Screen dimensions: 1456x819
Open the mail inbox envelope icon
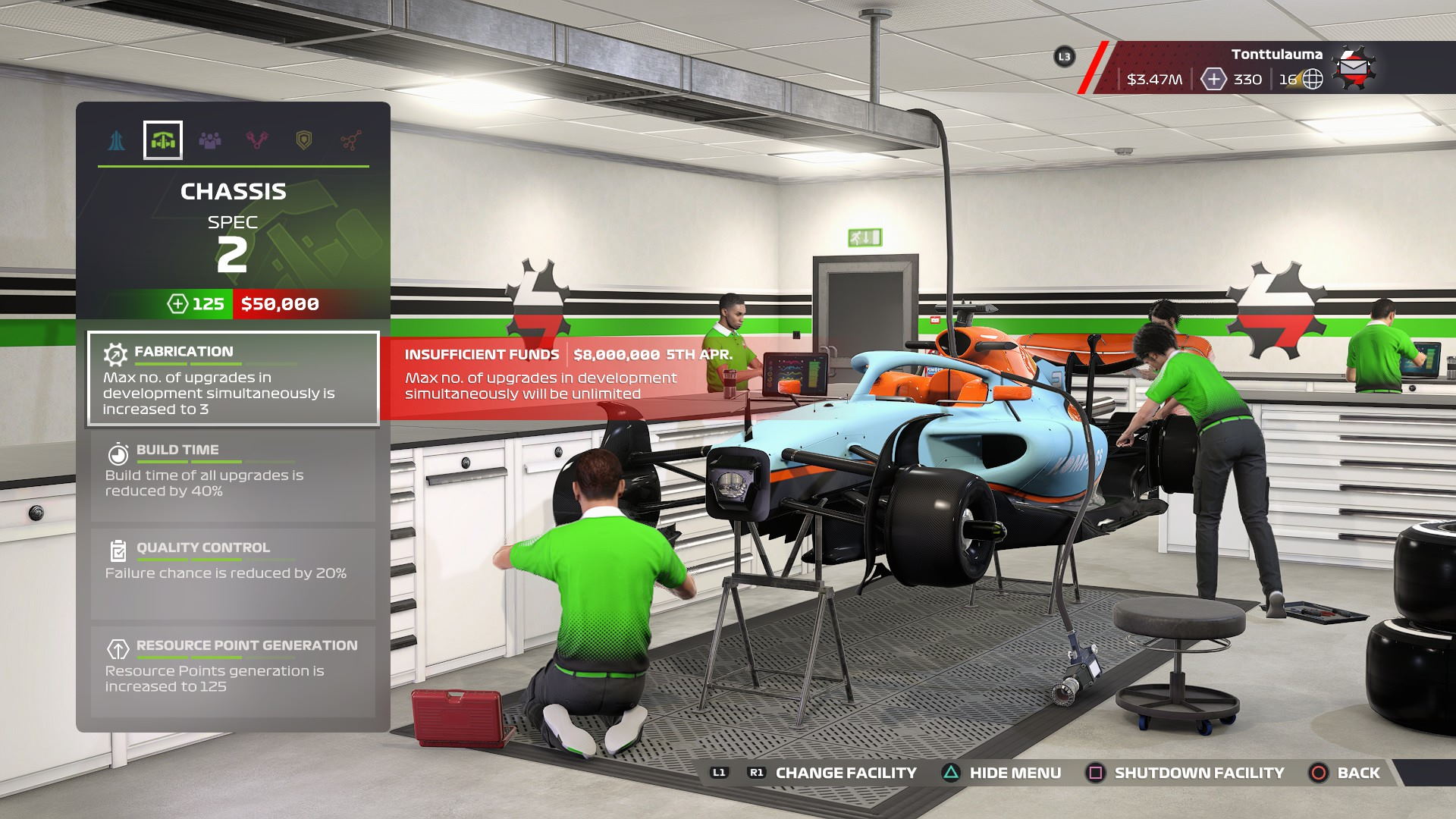click(1354, 68)
